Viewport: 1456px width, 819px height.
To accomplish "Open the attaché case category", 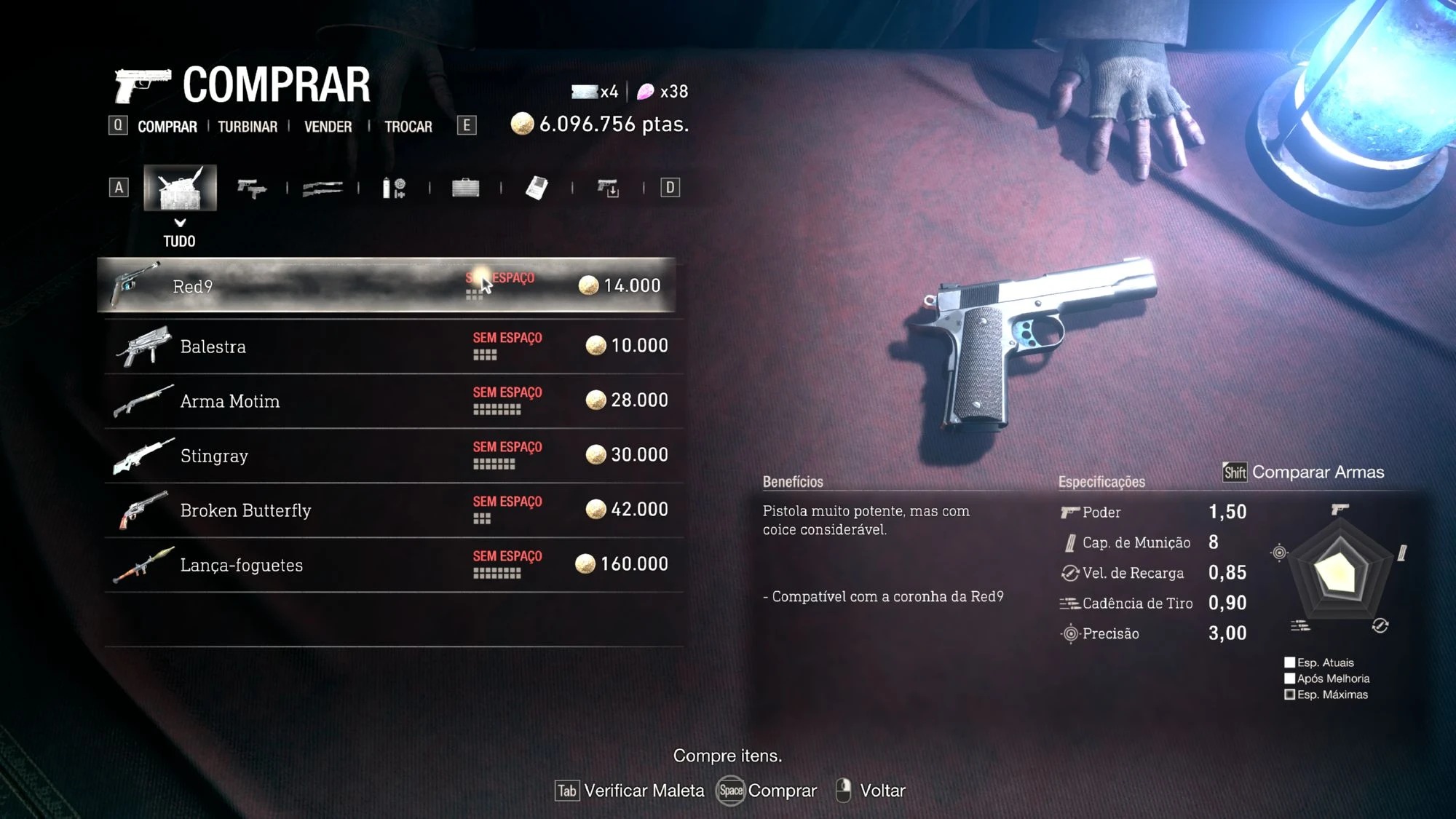I will (x=465, y=189).
